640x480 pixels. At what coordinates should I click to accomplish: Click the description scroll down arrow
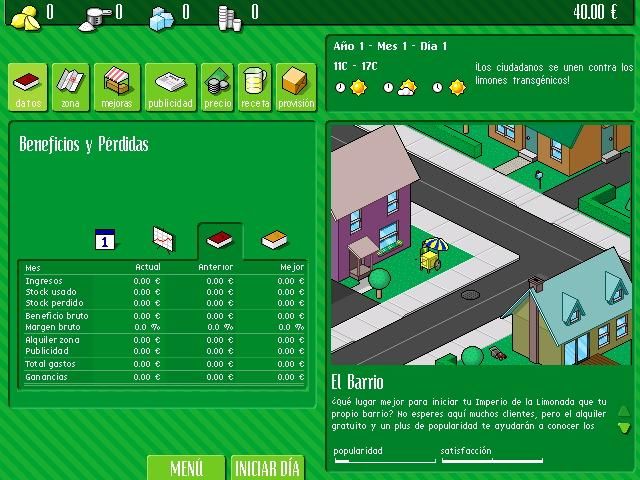click(x=624, y=427)
